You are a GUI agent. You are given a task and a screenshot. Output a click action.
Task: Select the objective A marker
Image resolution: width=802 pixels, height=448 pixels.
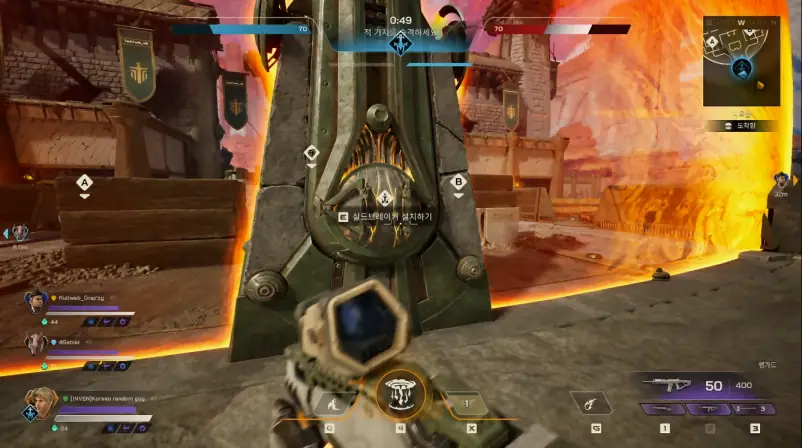click(85, 183)
